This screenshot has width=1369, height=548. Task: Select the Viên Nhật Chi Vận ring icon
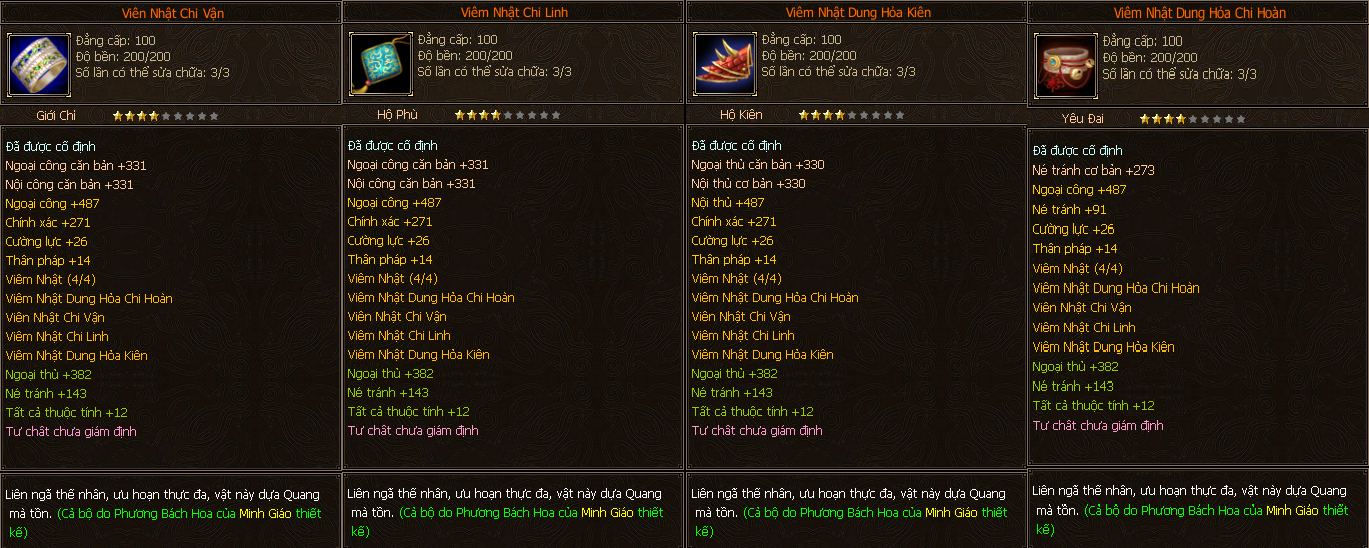(x=38, y=64)
